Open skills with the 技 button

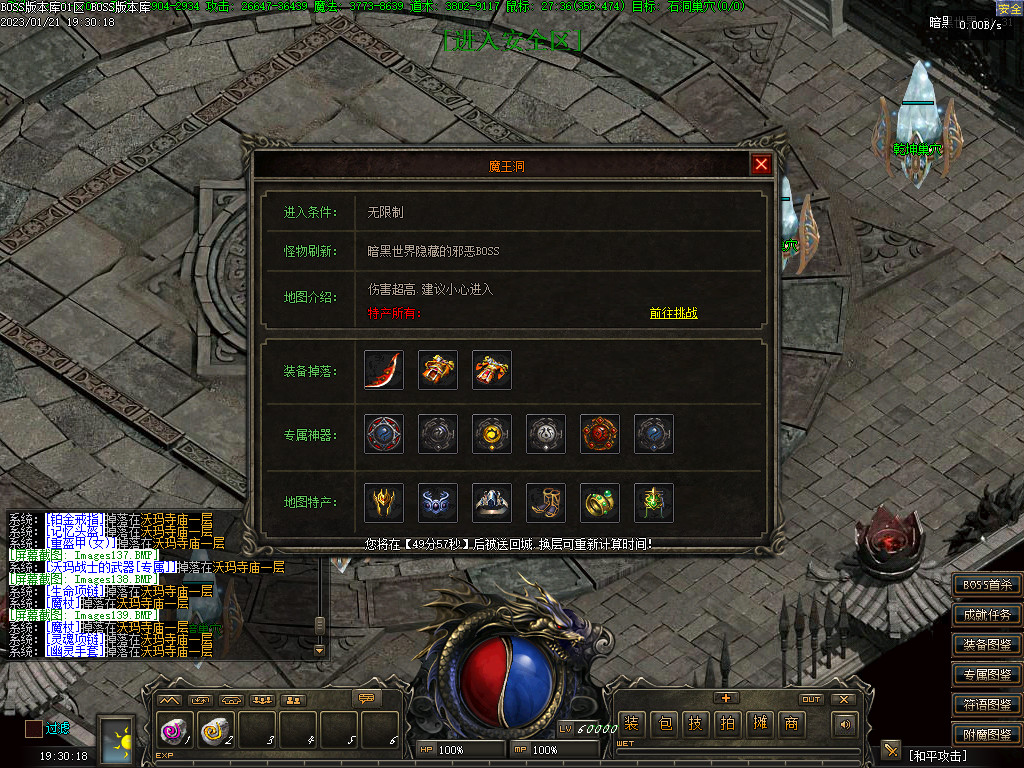(696, 723)
